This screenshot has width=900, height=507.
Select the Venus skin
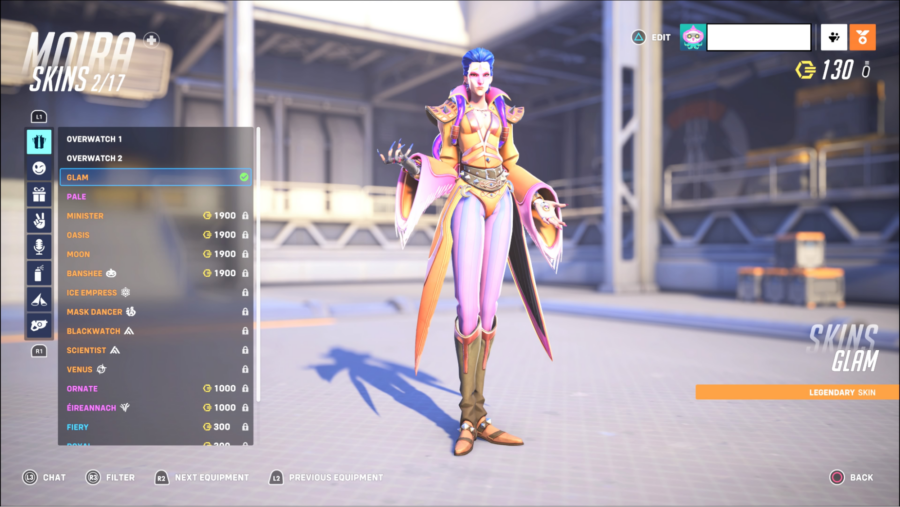click(155, 369)
